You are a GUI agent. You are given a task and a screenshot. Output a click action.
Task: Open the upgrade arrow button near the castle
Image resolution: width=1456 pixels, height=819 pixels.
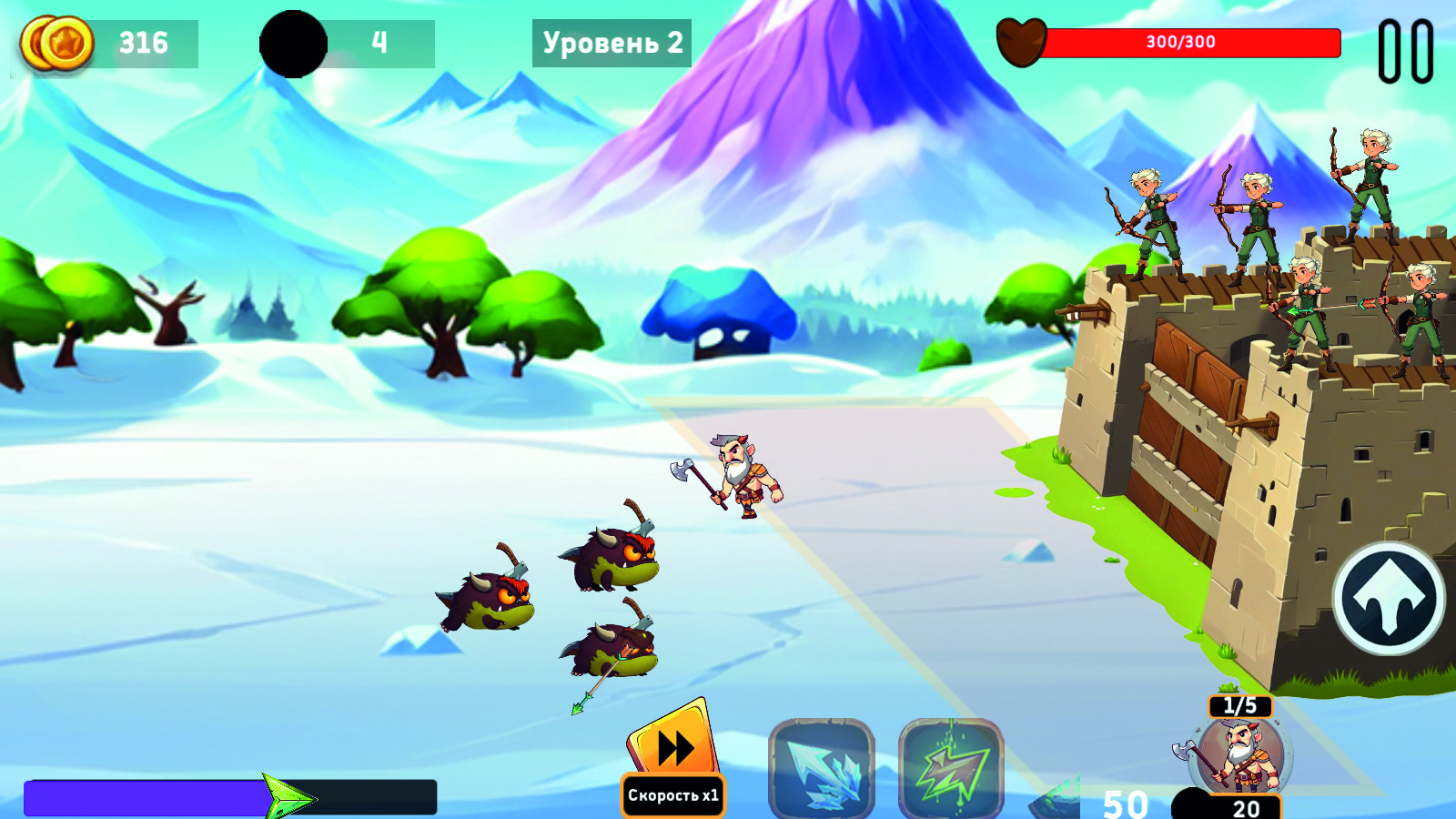click(x=1391, y=596)
